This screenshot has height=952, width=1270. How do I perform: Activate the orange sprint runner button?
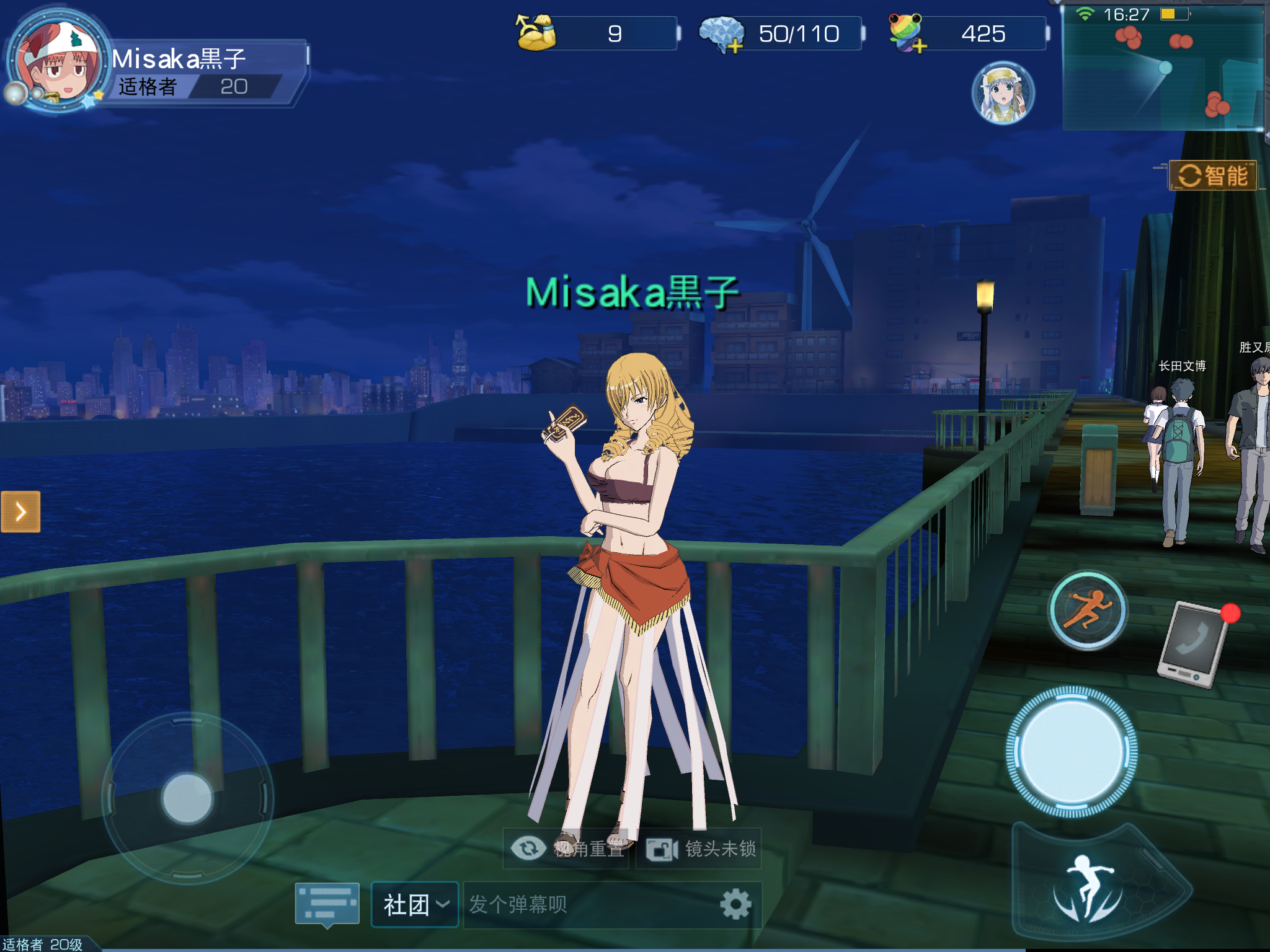tap(1087, 610)
